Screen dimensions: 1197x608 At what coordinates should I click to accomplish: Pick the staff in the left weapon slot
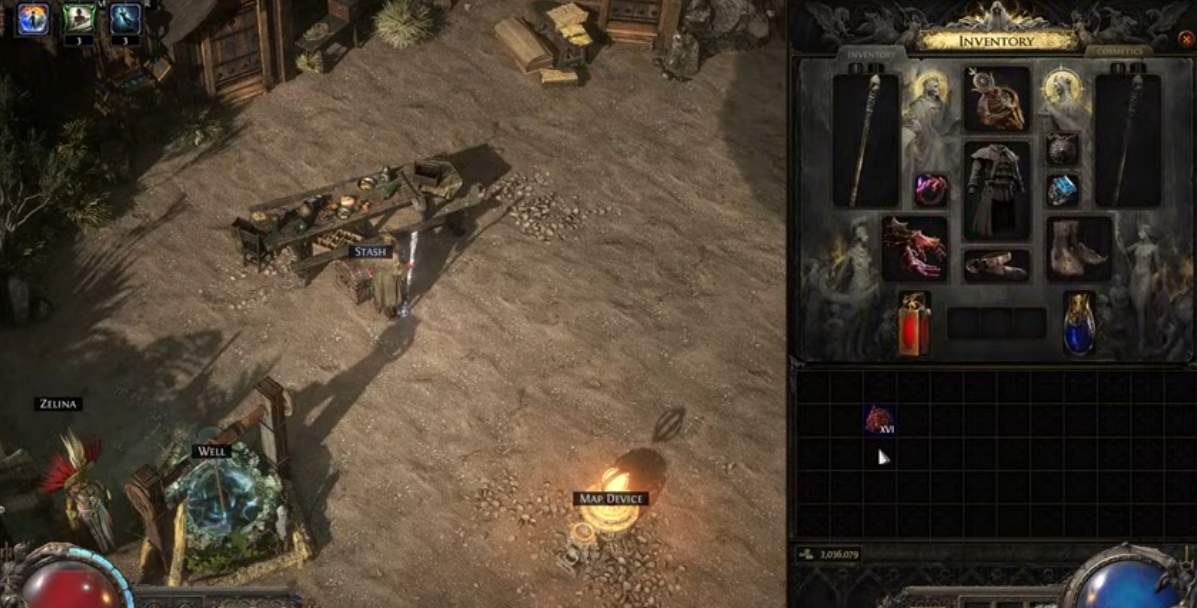point(865,140)
